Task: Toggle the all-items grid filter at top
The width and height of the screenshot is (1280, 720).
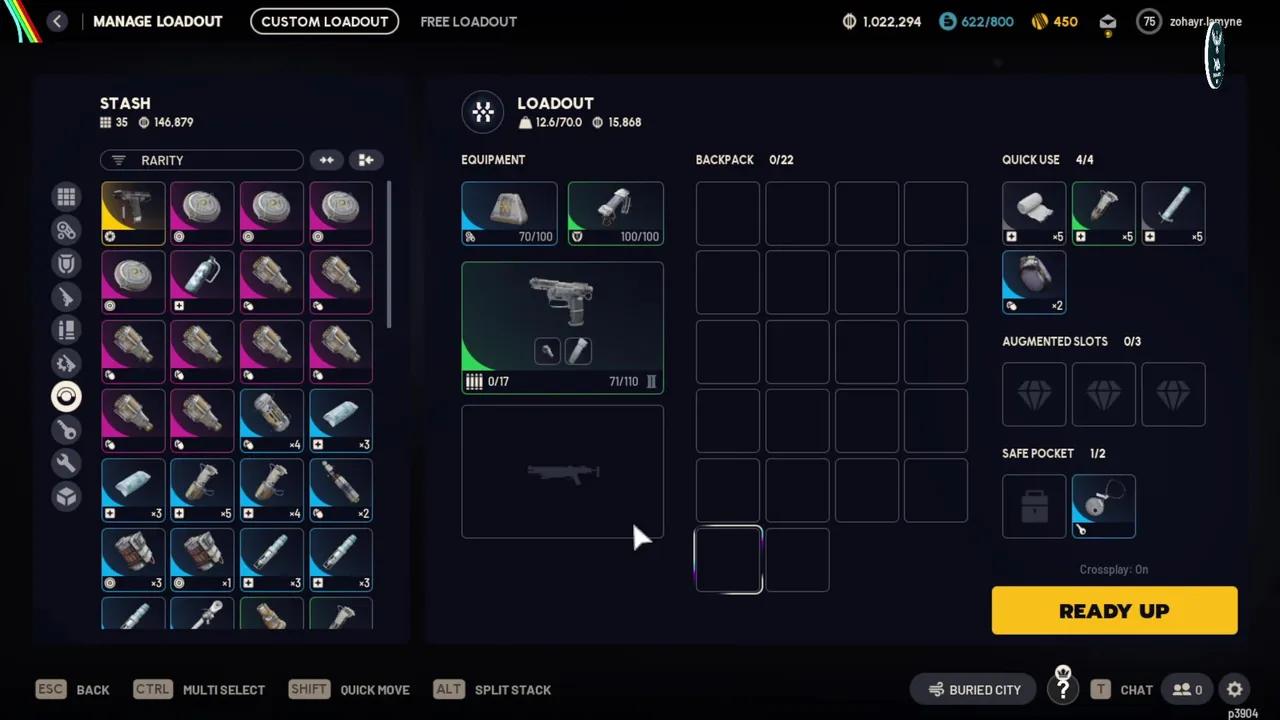Action: [66, 196]
